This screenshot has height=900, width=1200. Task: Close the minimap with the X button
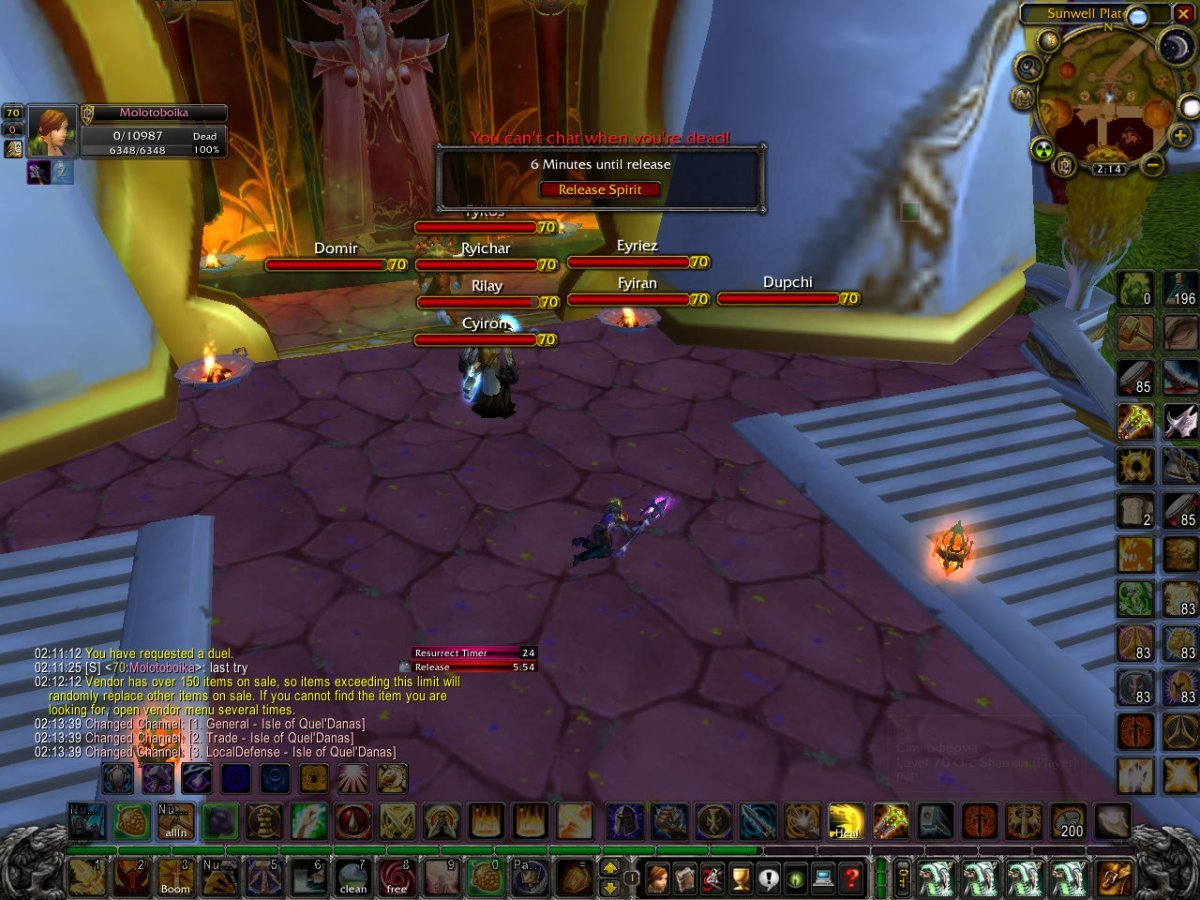[x=1185, y=15]
